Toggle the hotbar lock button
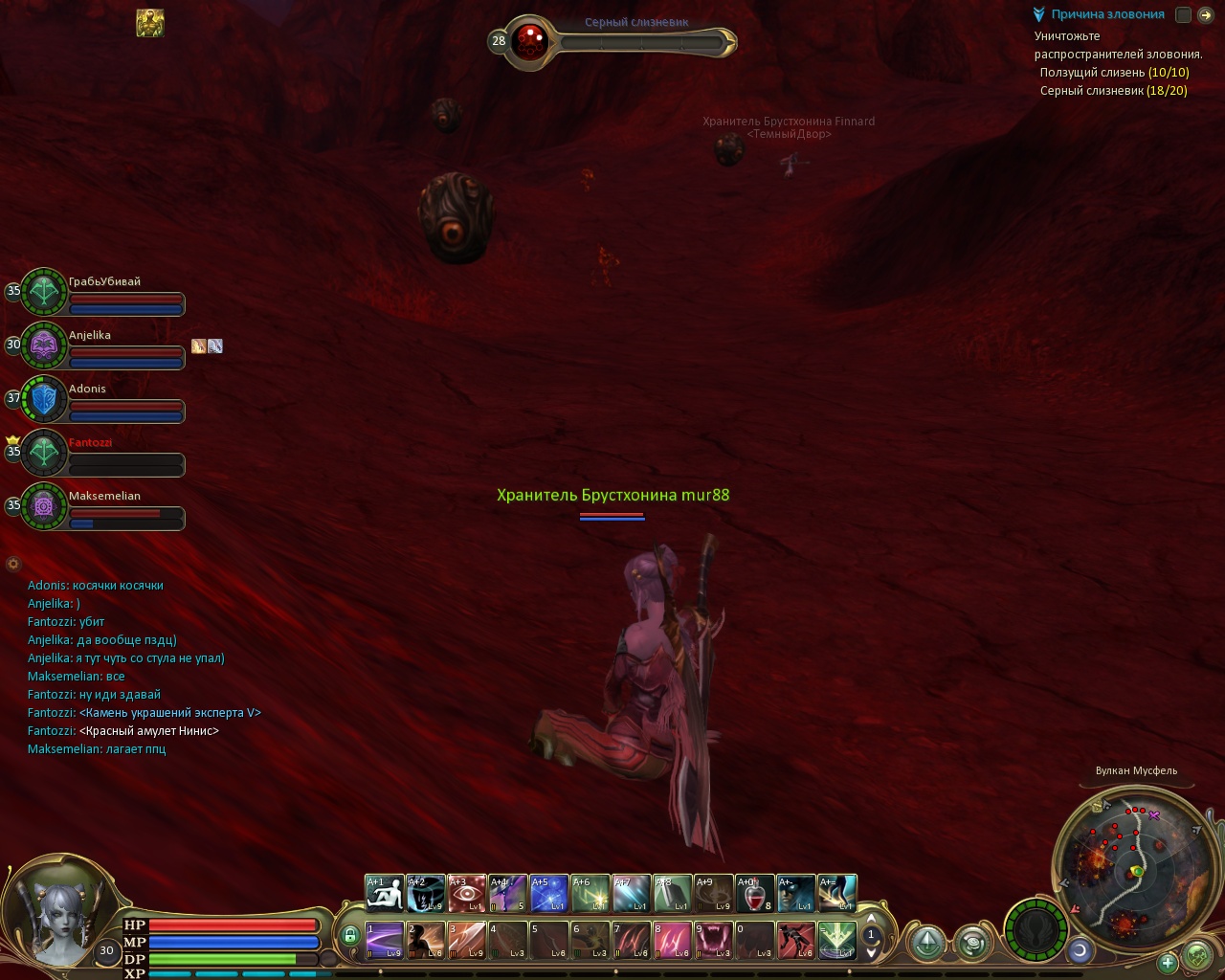Image resolution: width=1225 pixels, height=980 pixels. coord(350,935)
